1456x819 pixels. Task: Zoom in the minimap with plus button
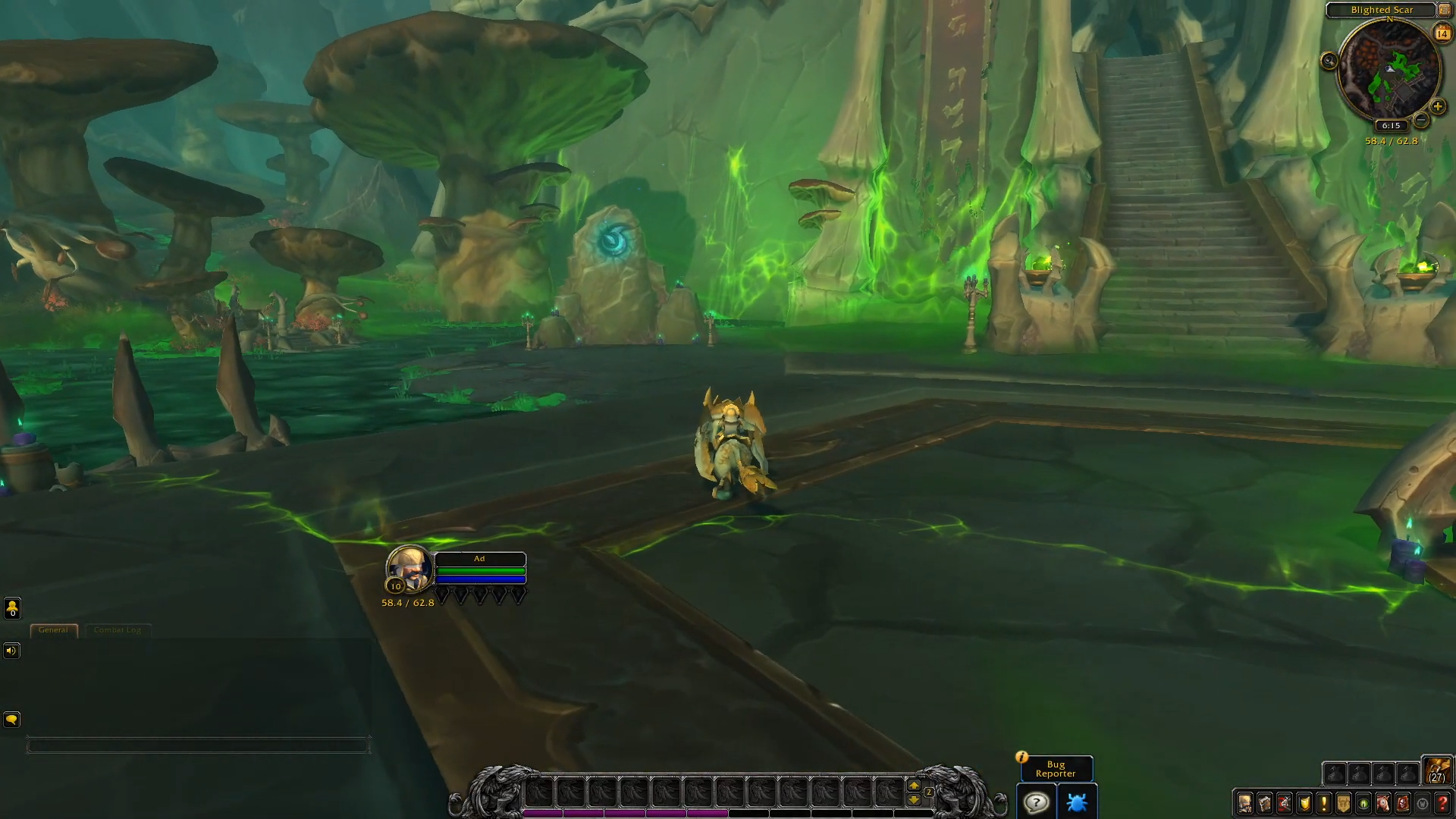[x=1437, y=107]
